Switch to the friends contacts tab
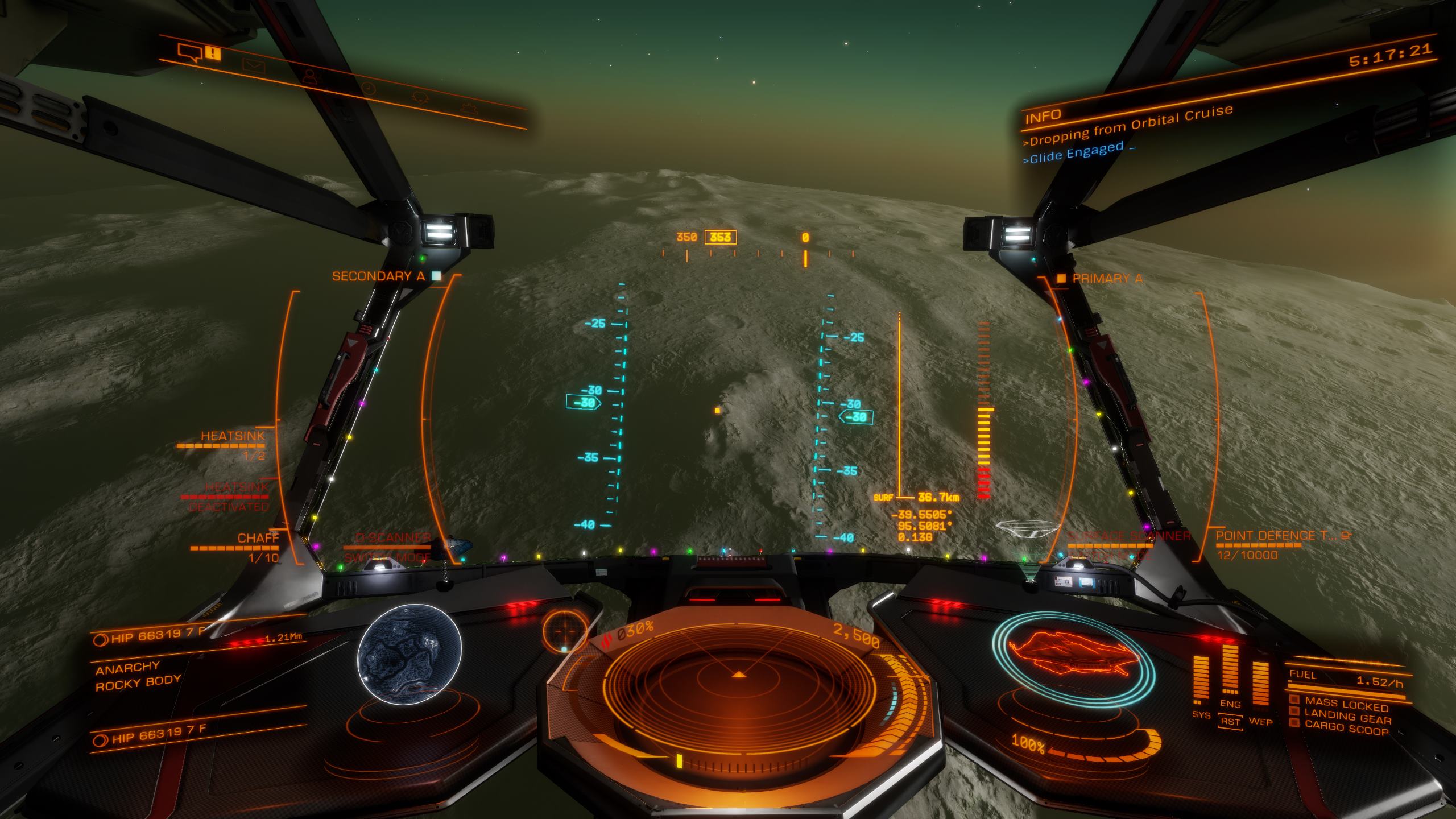 310,76
